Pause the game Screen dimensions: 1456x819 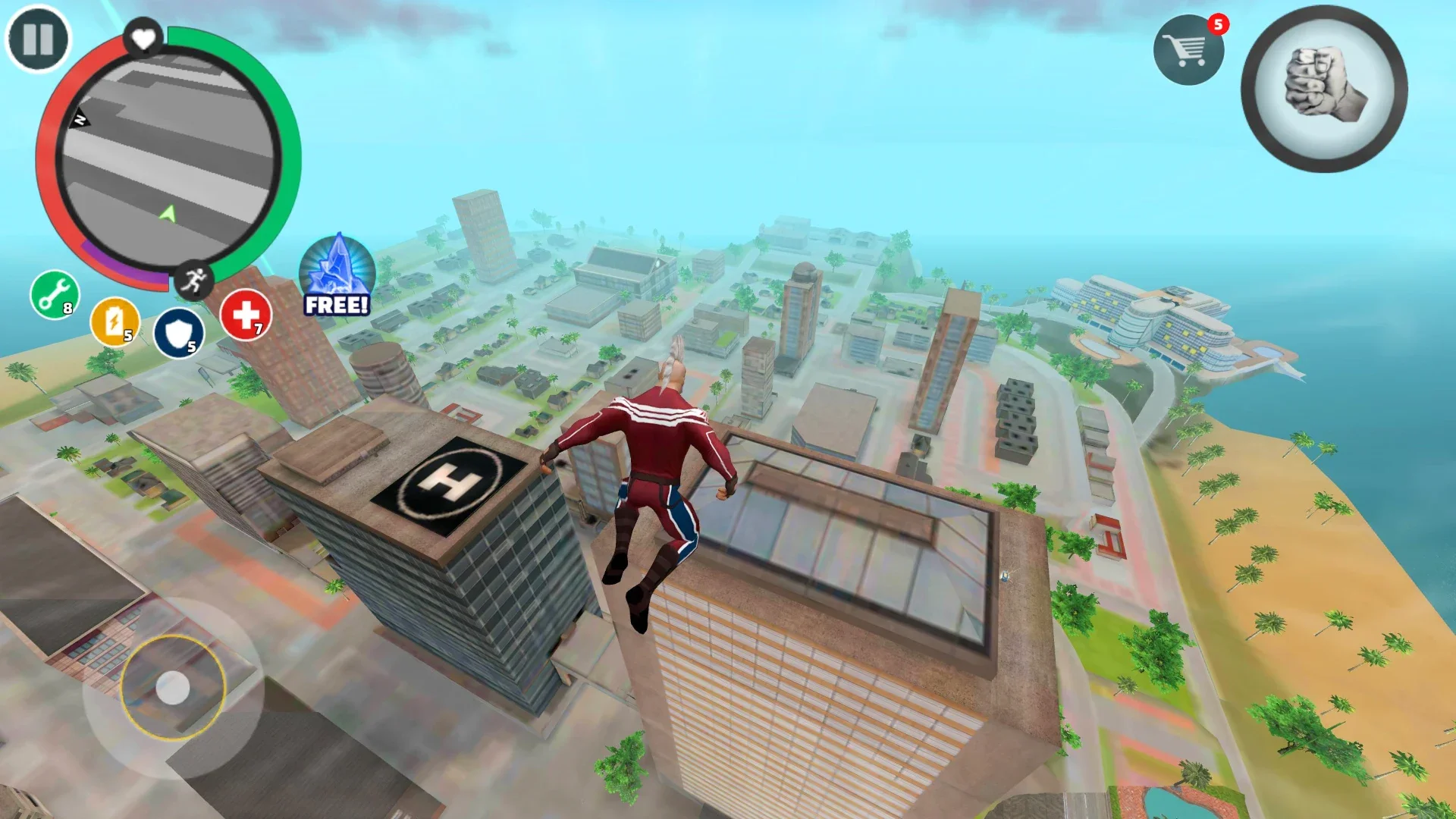pyautogui.click(x=38, y=39)
